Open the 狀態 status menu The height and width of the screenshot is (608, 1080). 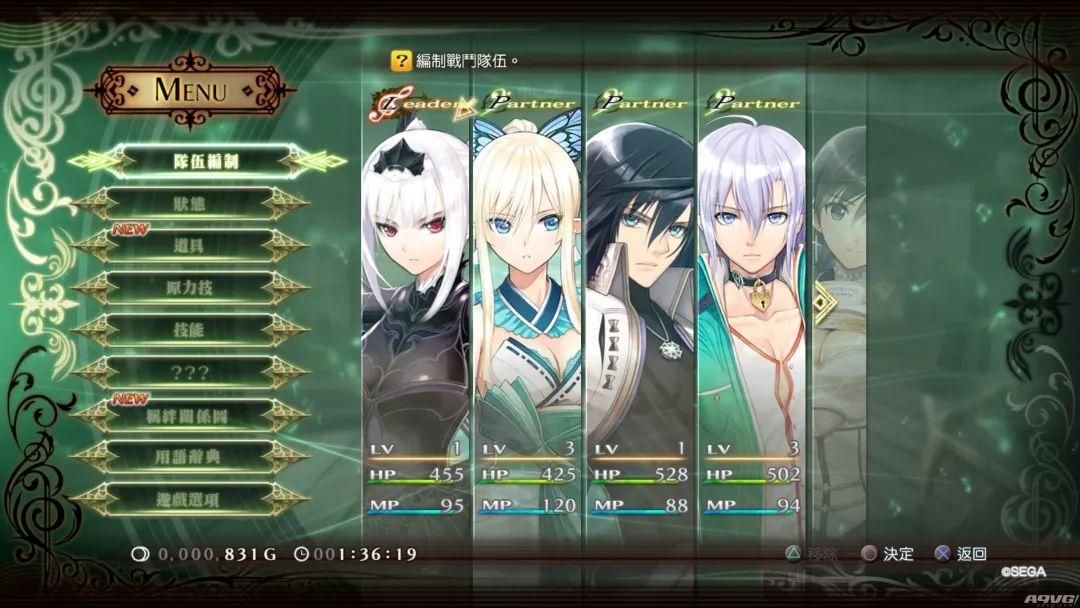(x=189, y=203)
